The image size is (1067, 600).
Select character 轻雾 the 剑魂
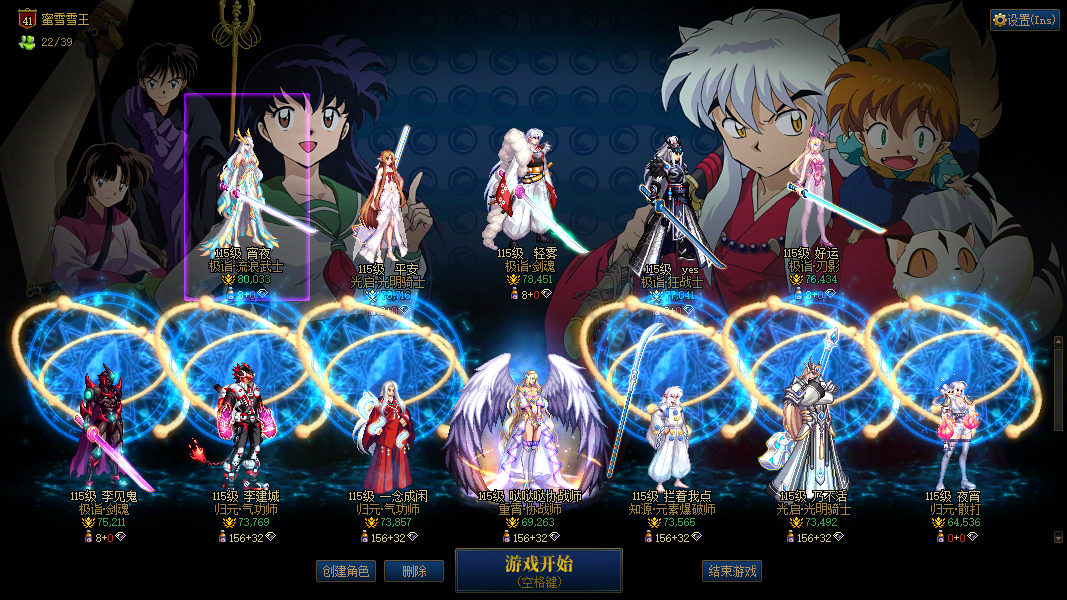pos(529,195)
